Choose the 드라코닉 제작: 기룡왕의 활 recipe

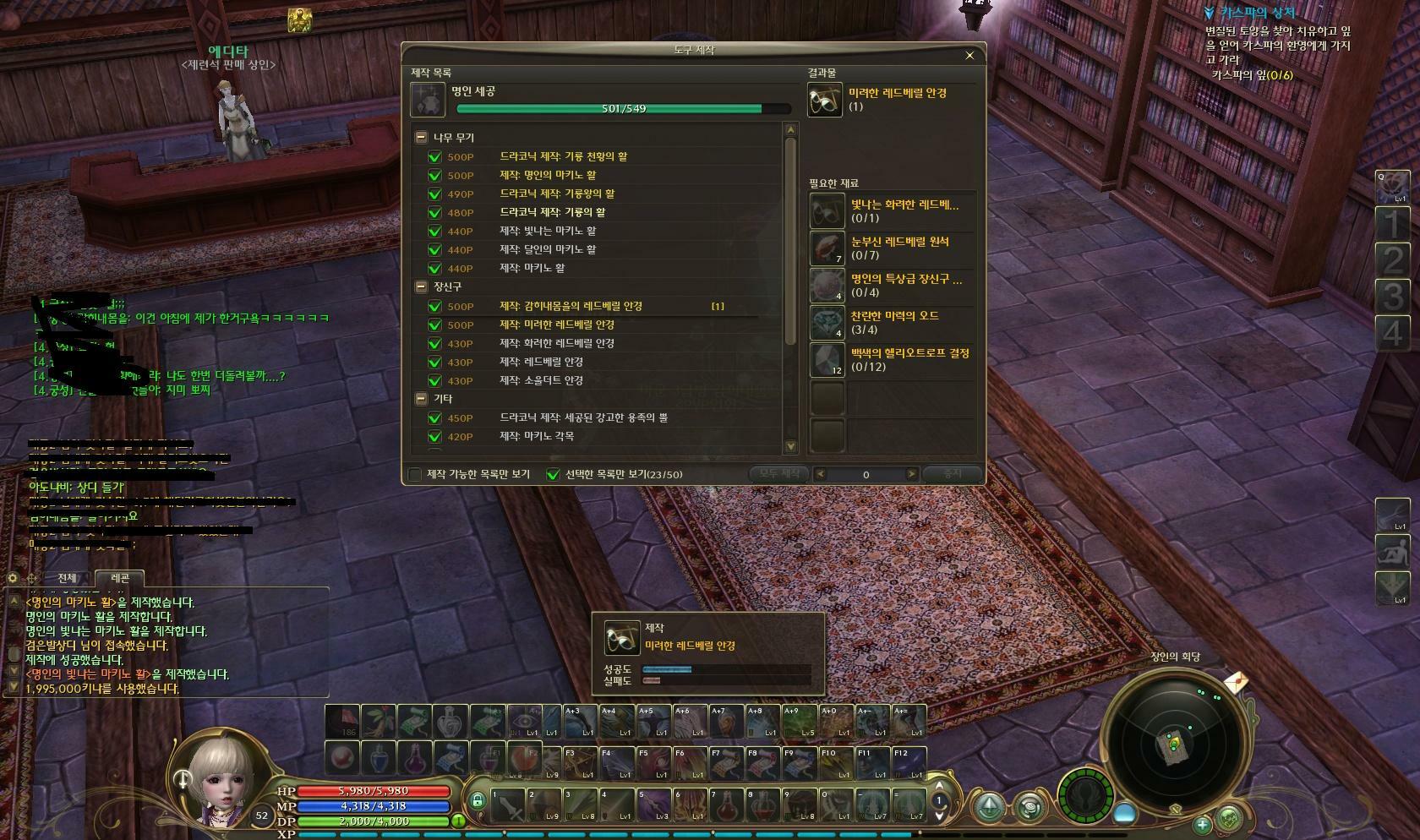pos(557,194)
